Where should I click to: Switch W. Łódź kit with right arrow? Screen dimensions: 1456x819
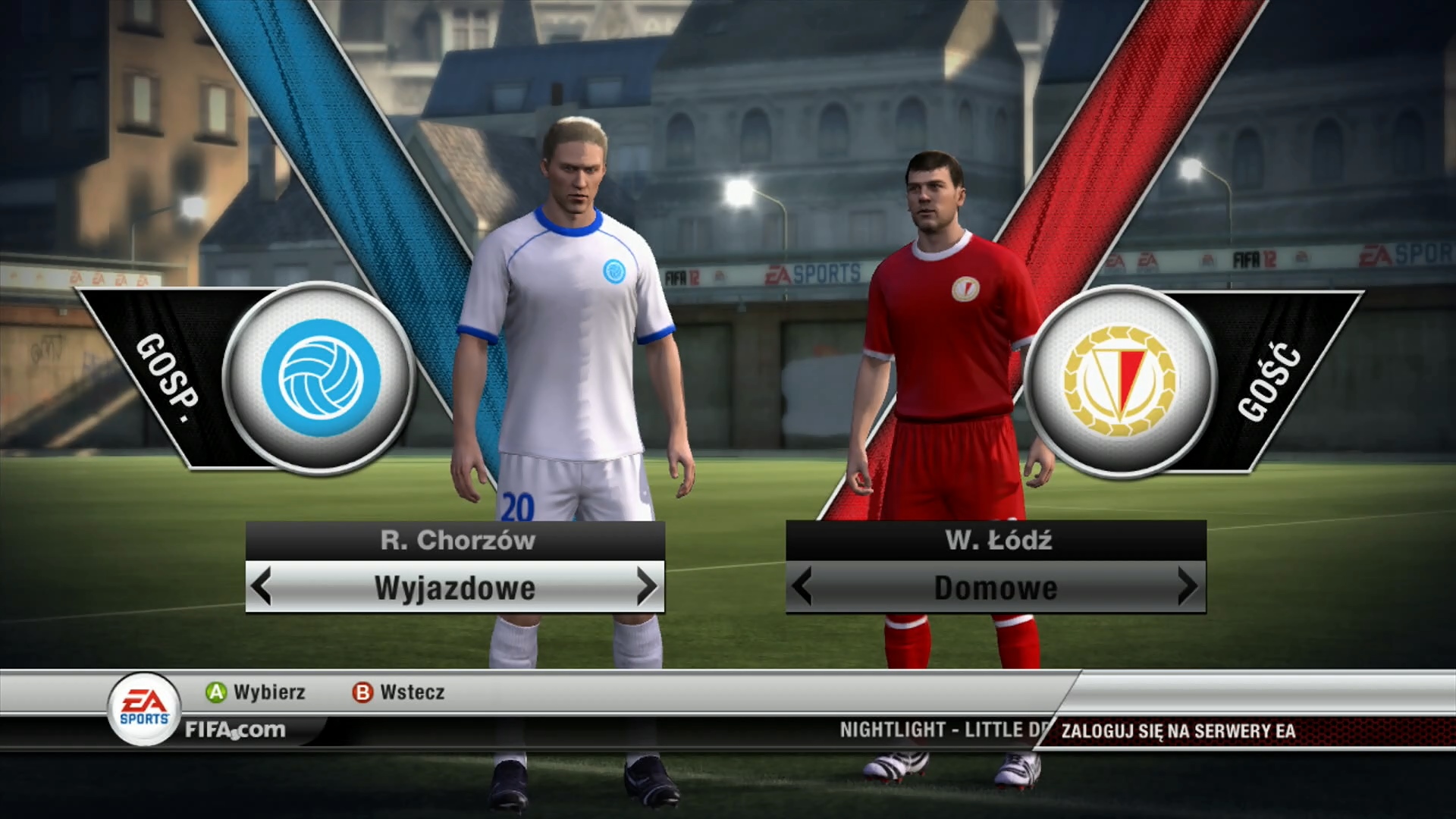coord(1187,587)
